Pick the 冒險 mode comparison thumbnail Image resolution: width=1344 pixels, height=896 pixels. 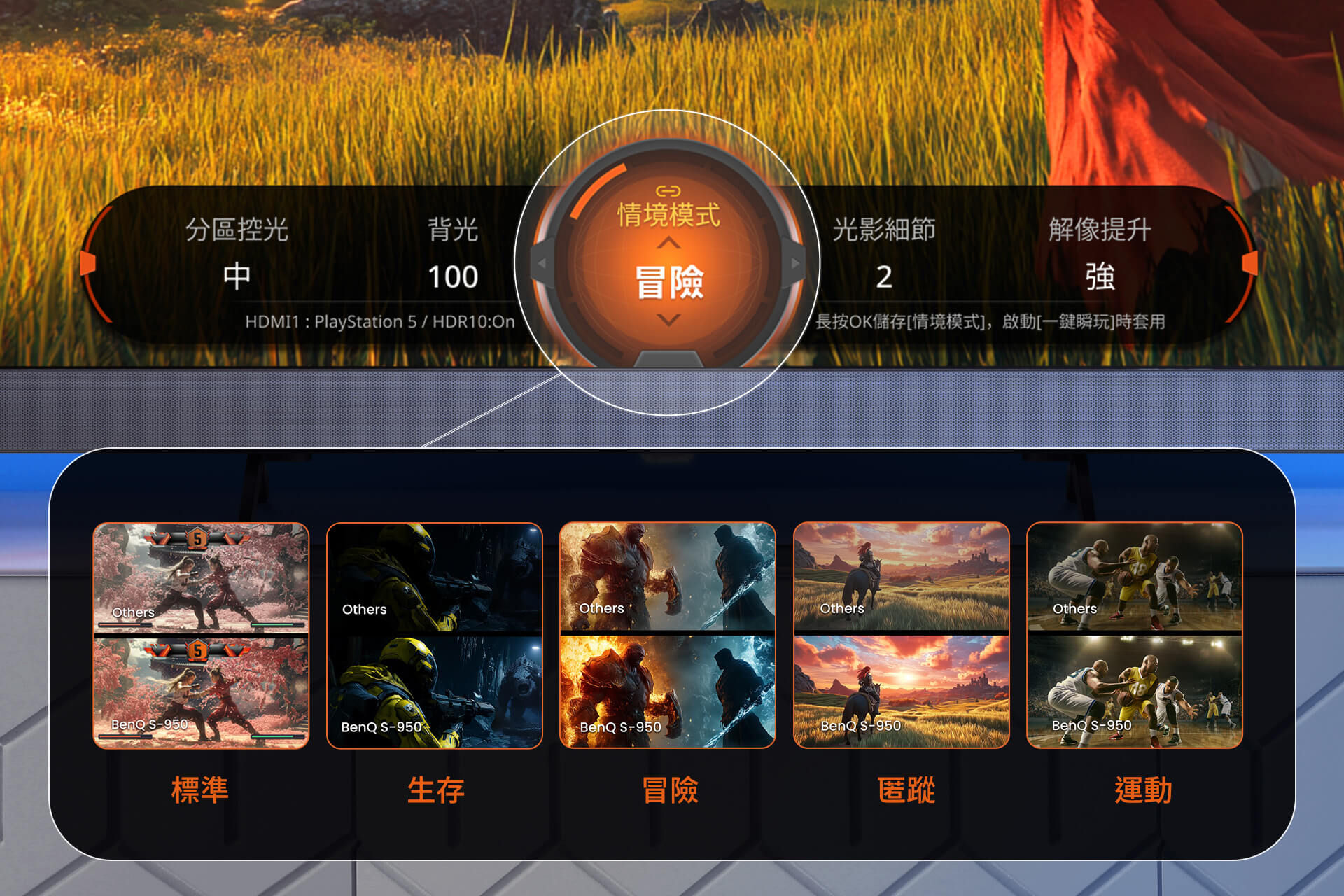point(668,635)
